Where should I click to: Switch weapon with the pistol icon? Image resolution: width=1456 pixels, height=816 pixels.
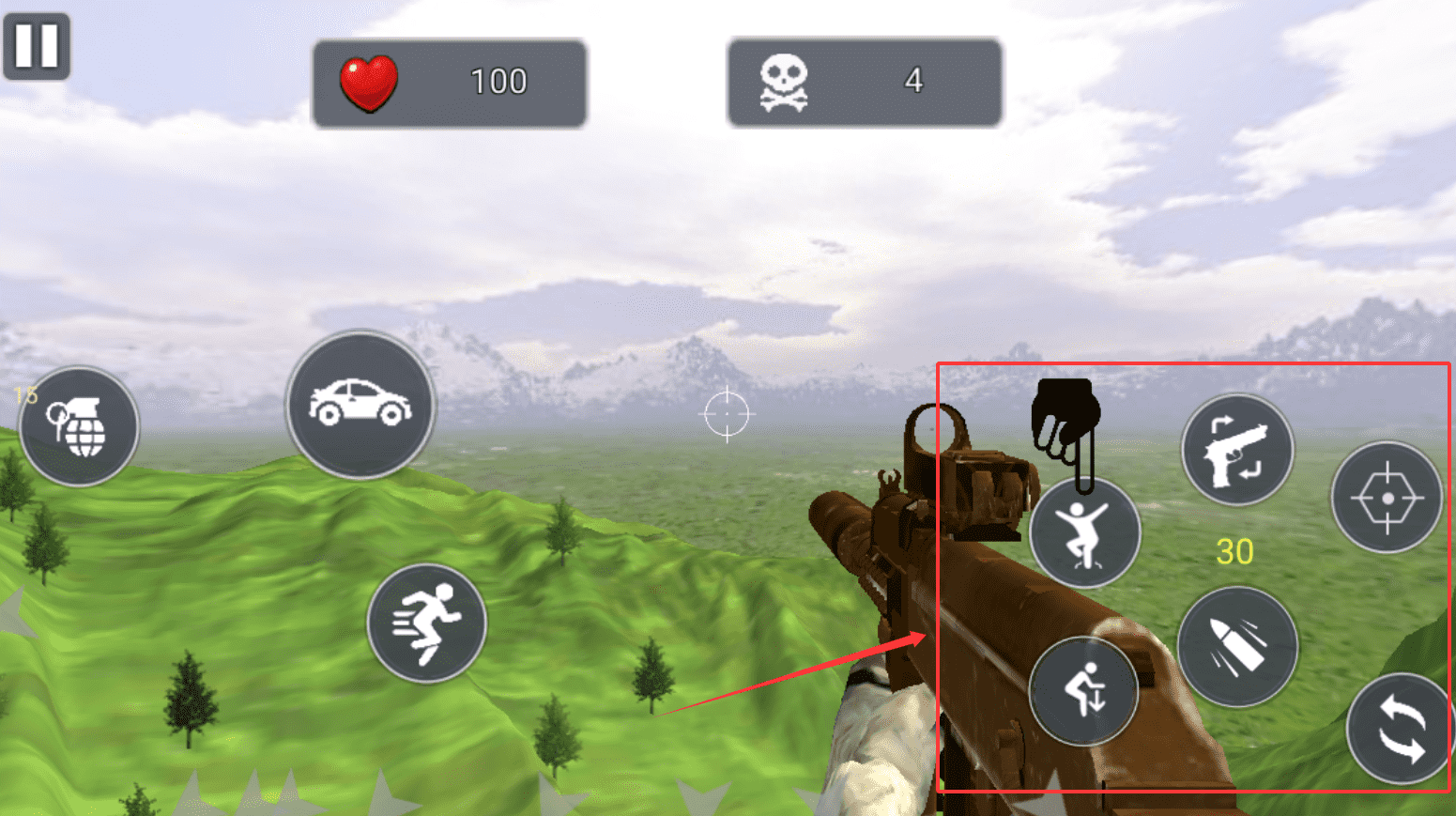(1236, 450)
